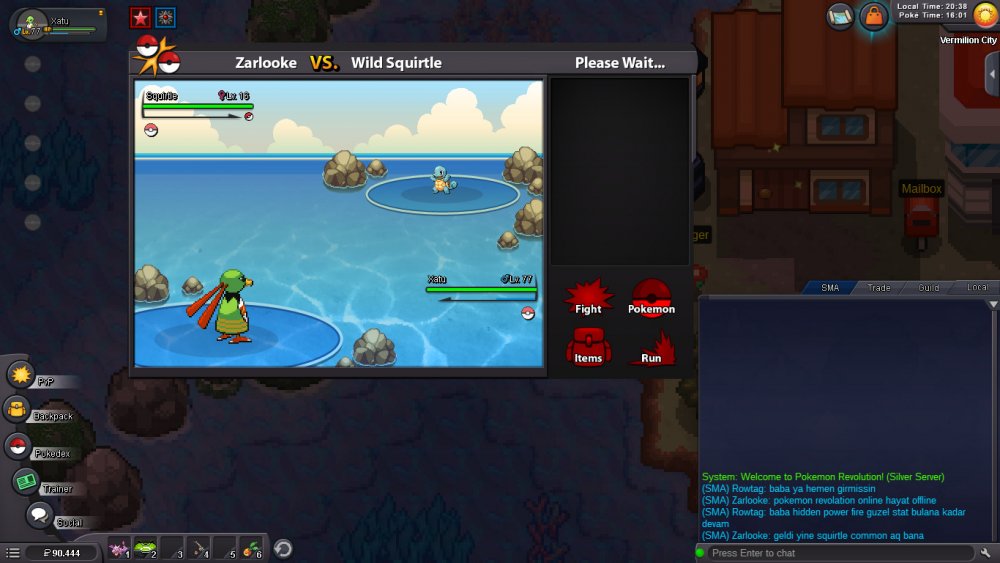
Task: Click the hotbar refresh arrow button
Action: coord(283,548)
